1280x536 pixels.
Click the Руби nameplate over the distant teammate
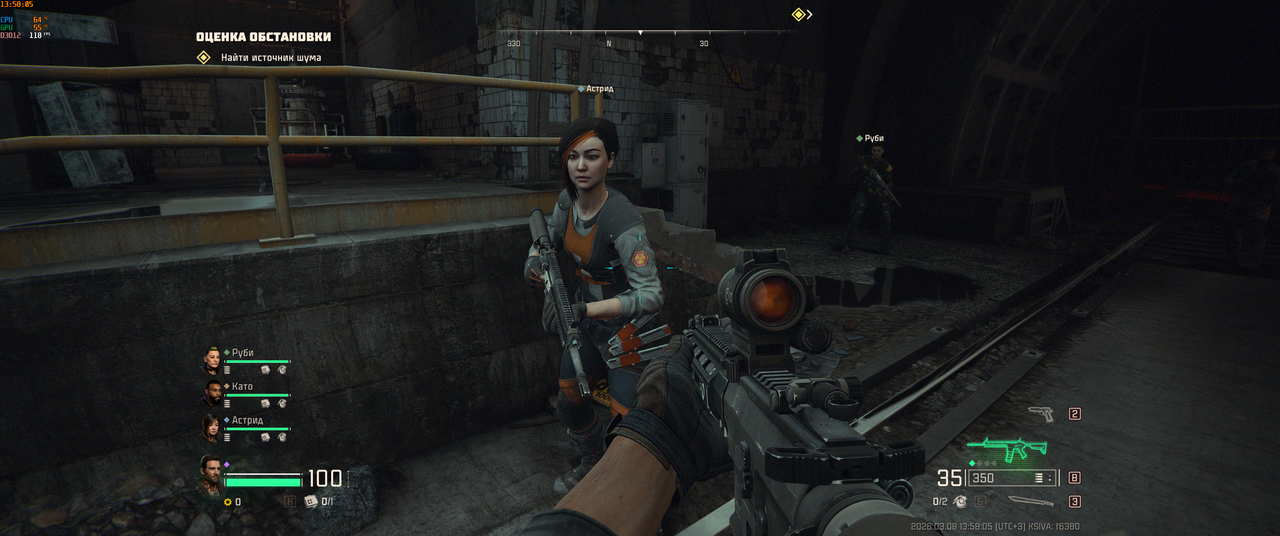874,138
